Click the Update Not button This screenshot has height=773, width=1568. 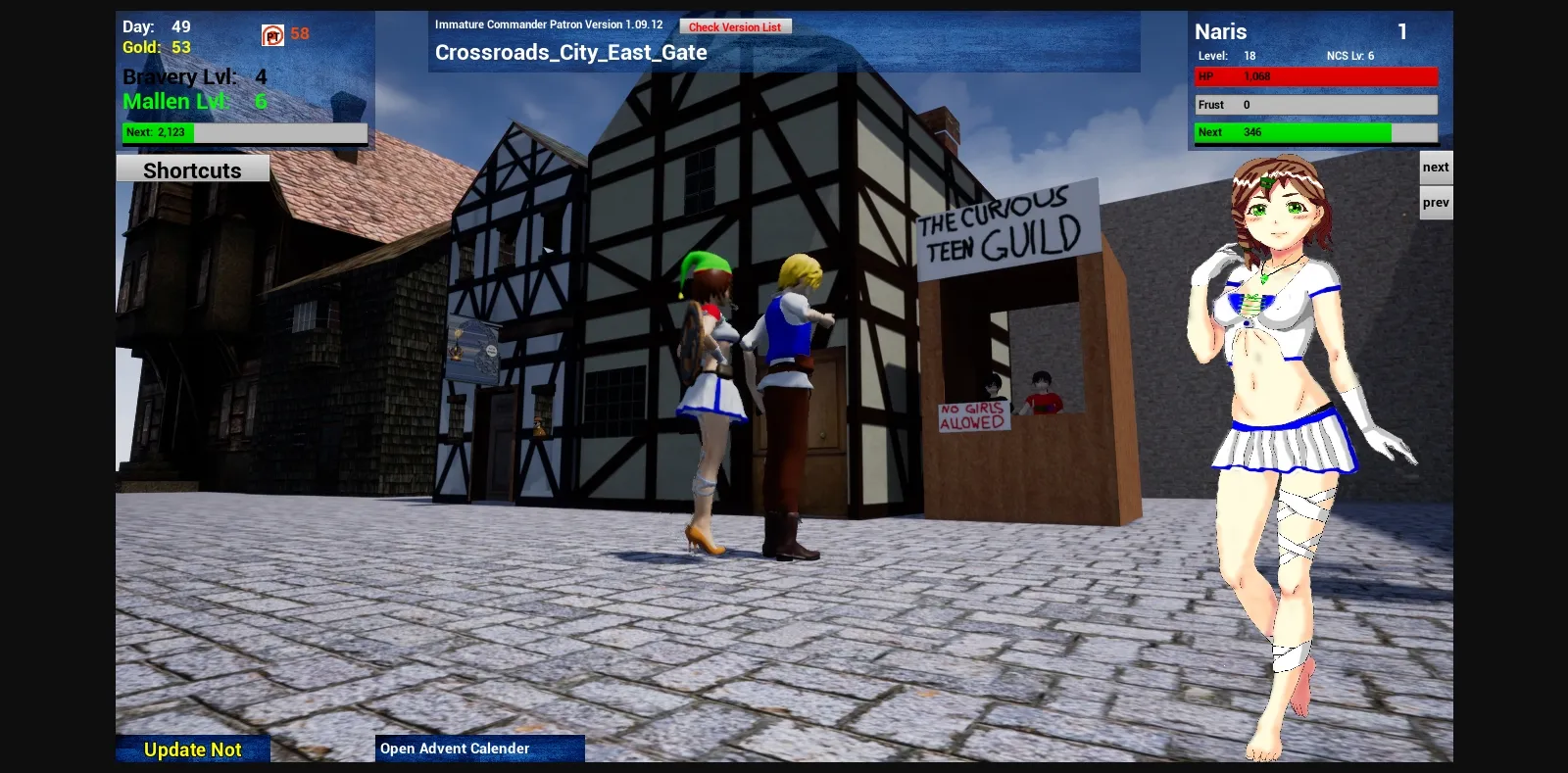(192, 749)
